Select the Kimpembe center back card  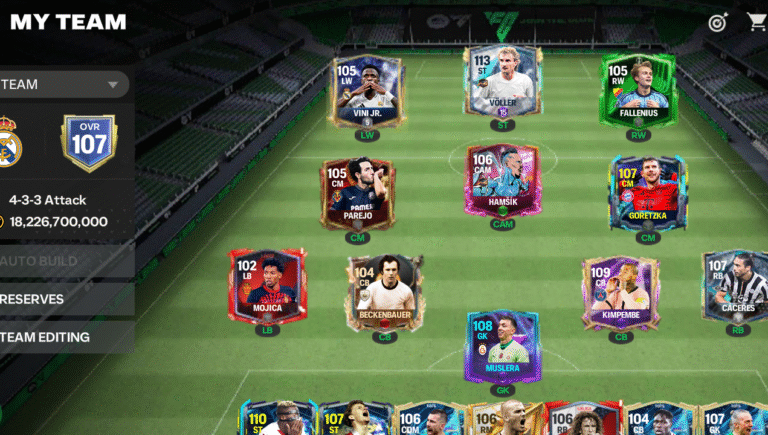point(621,293)
